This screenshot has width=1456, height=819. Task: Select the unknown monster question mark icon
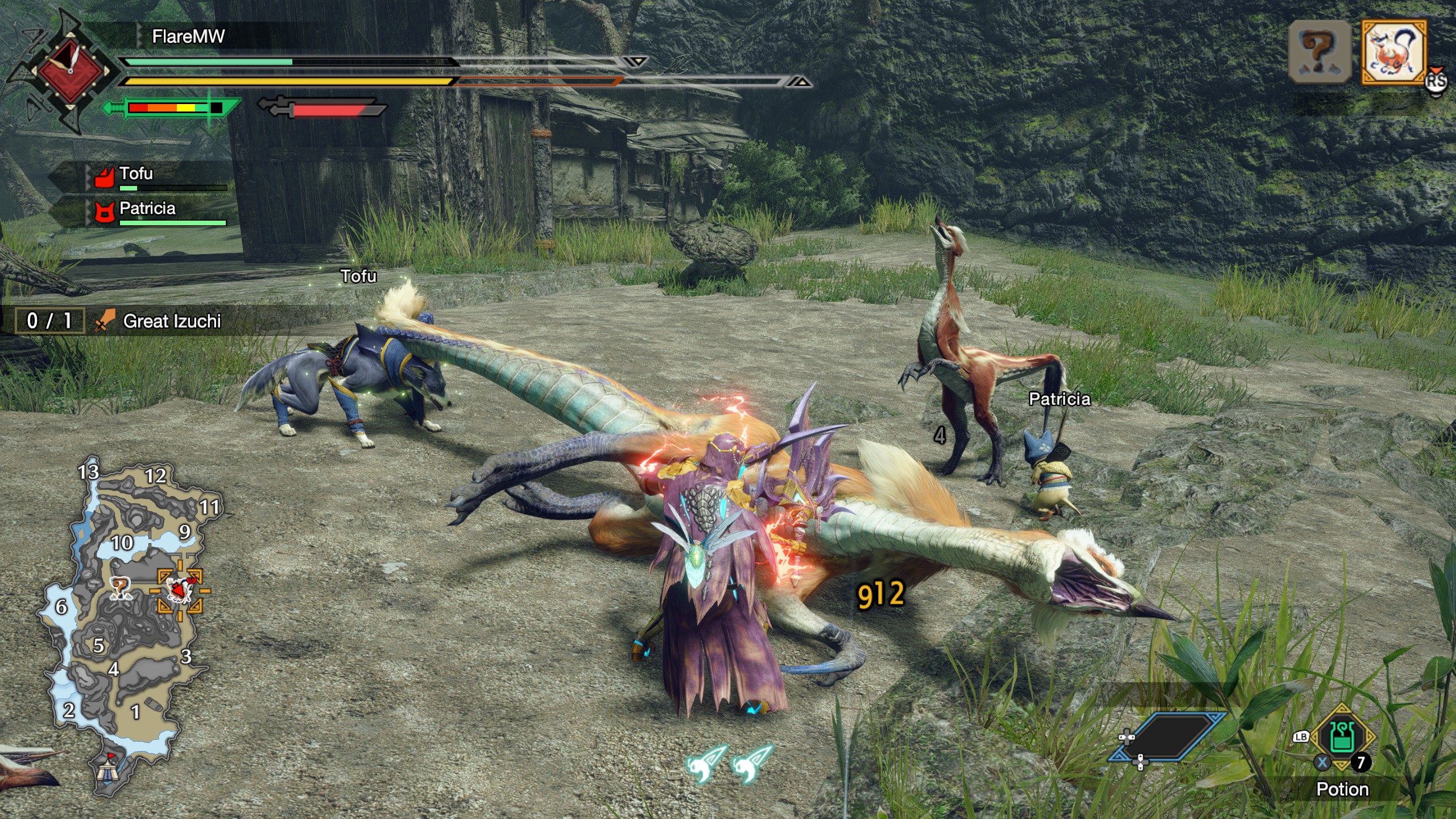(1319, 52)
